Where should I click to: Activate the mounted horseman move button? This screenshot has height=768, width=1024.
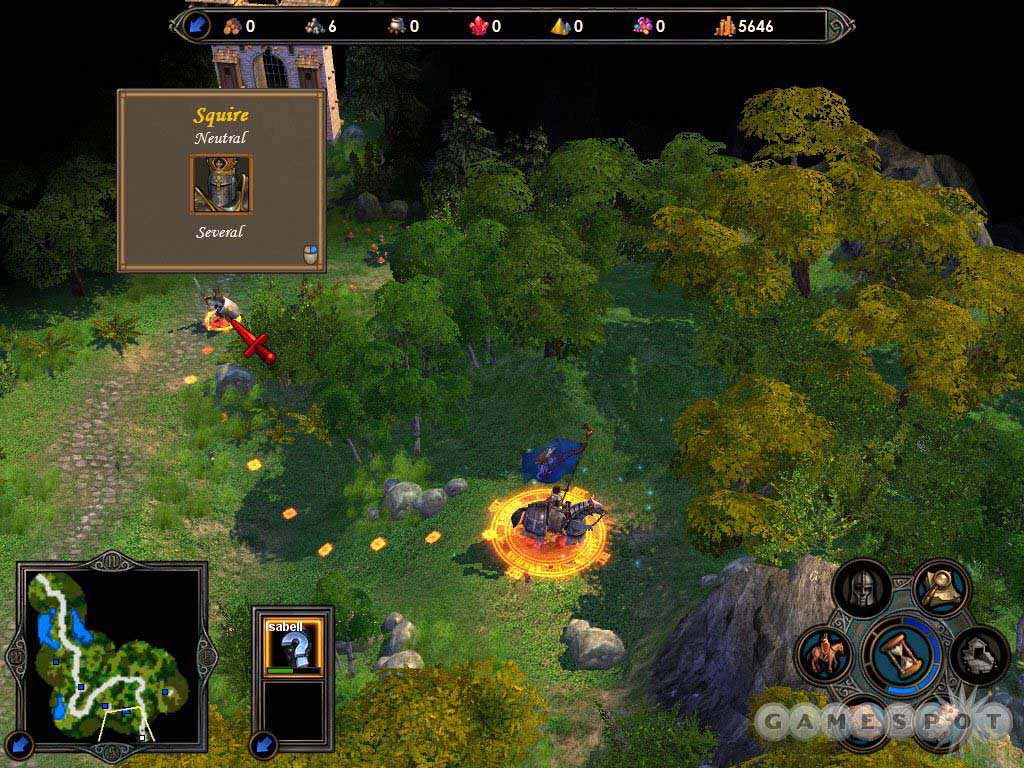(x=826, y=655)
